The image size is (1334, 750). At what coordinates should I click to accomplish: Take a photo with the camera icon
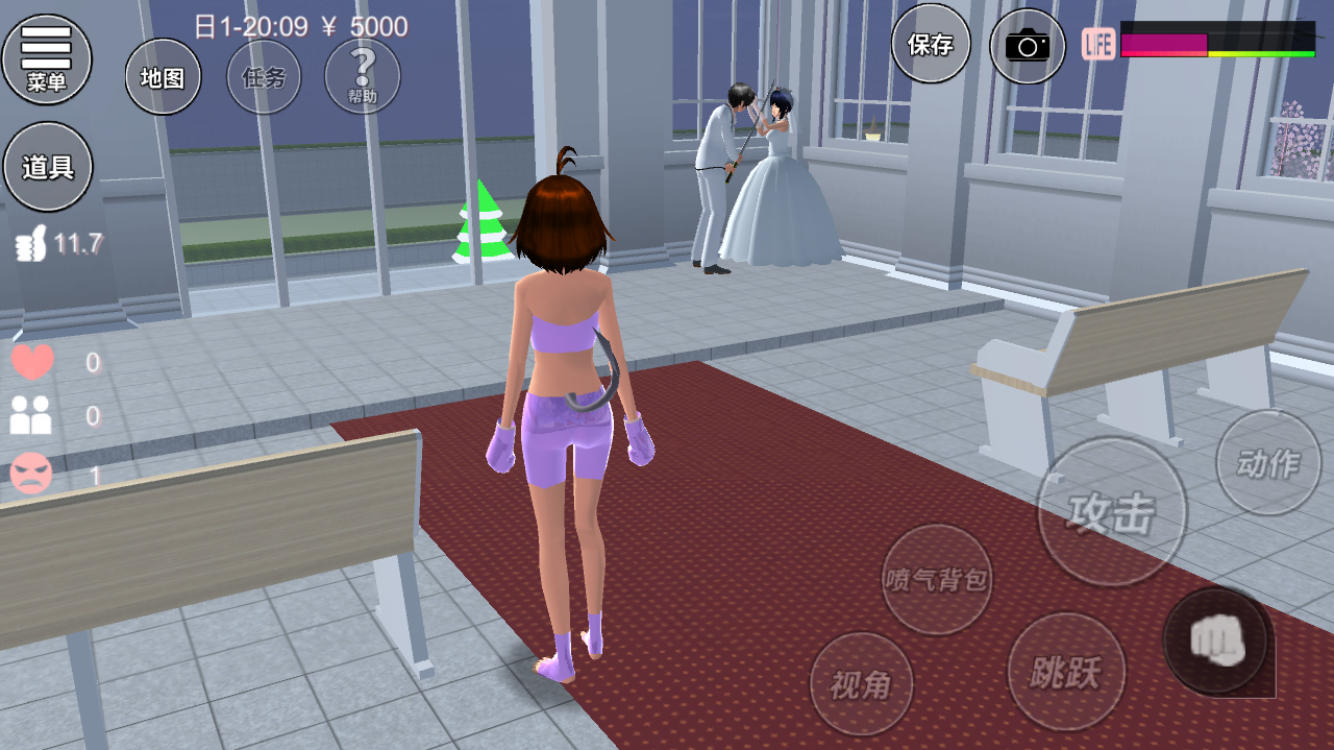[1028, 45]
